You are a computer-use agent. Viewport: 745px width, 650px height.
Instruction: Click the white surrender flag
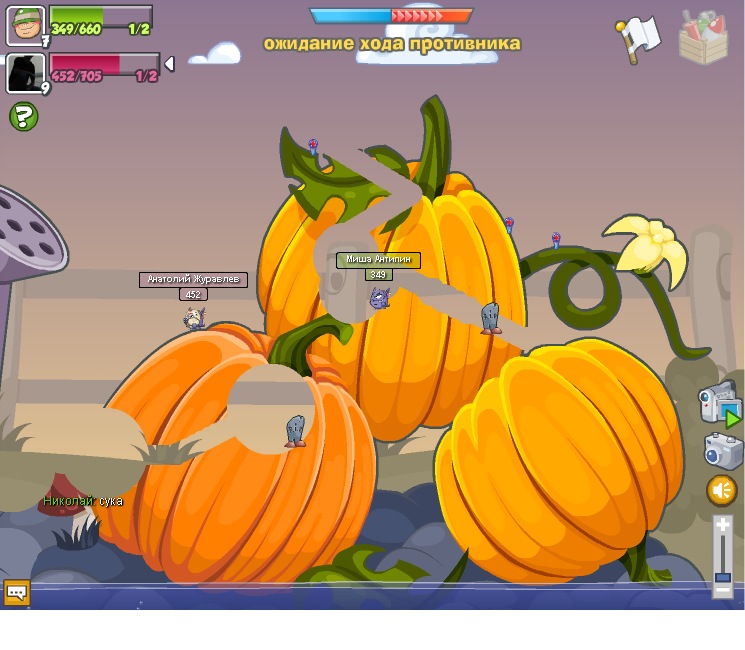point(638,39)
